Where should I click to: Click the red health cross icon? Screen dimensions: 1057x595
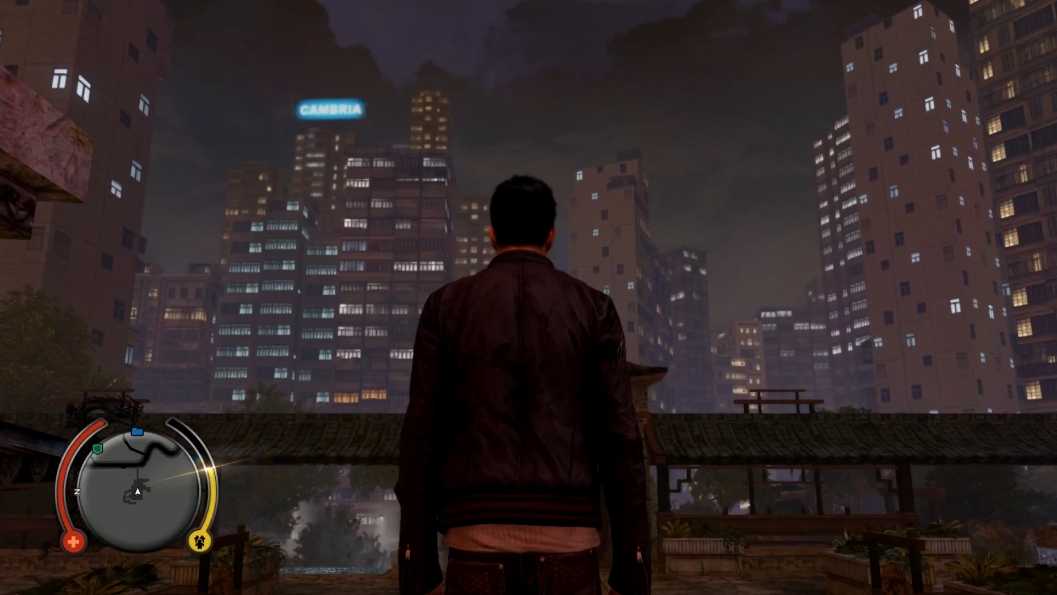[73, 541]
